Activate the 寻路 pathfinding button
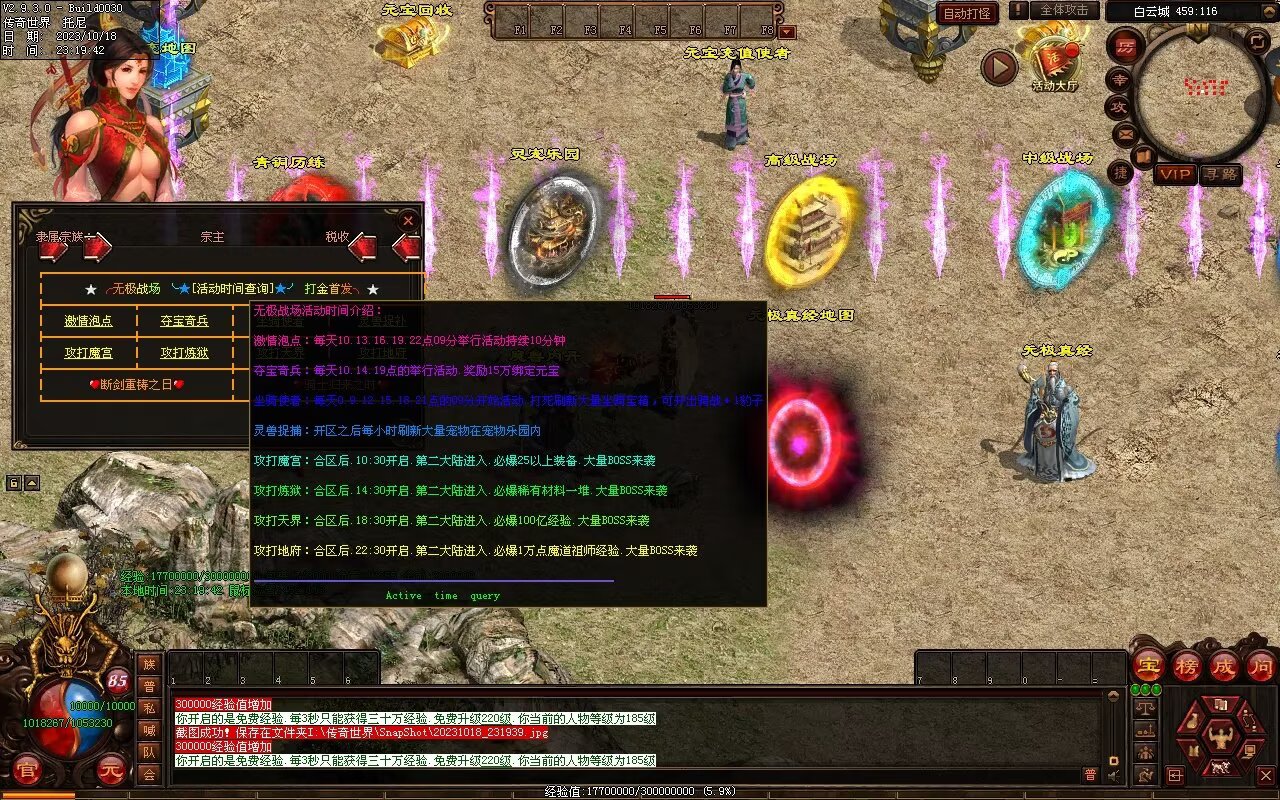 pos(1220,174)
